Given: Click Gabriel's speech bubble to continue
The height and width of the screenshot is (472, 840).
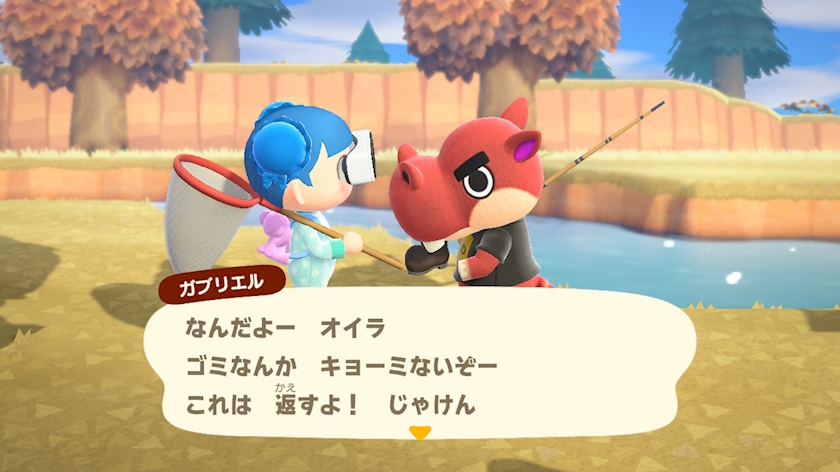Looking at the screenshot, I should (420, 365).
